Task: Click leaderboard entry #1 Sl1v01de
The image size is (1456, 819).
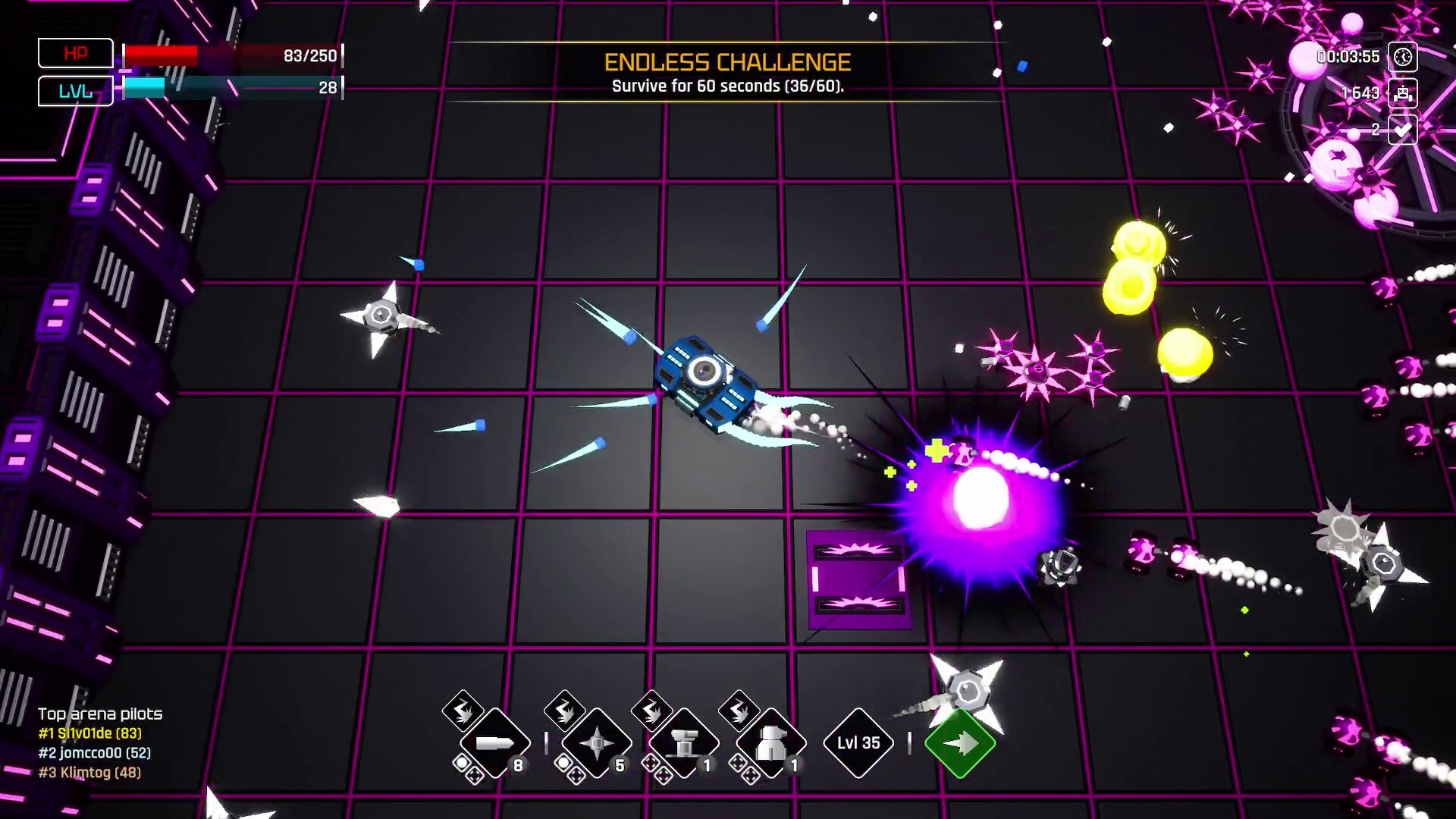Action: [x=90, y=734]
